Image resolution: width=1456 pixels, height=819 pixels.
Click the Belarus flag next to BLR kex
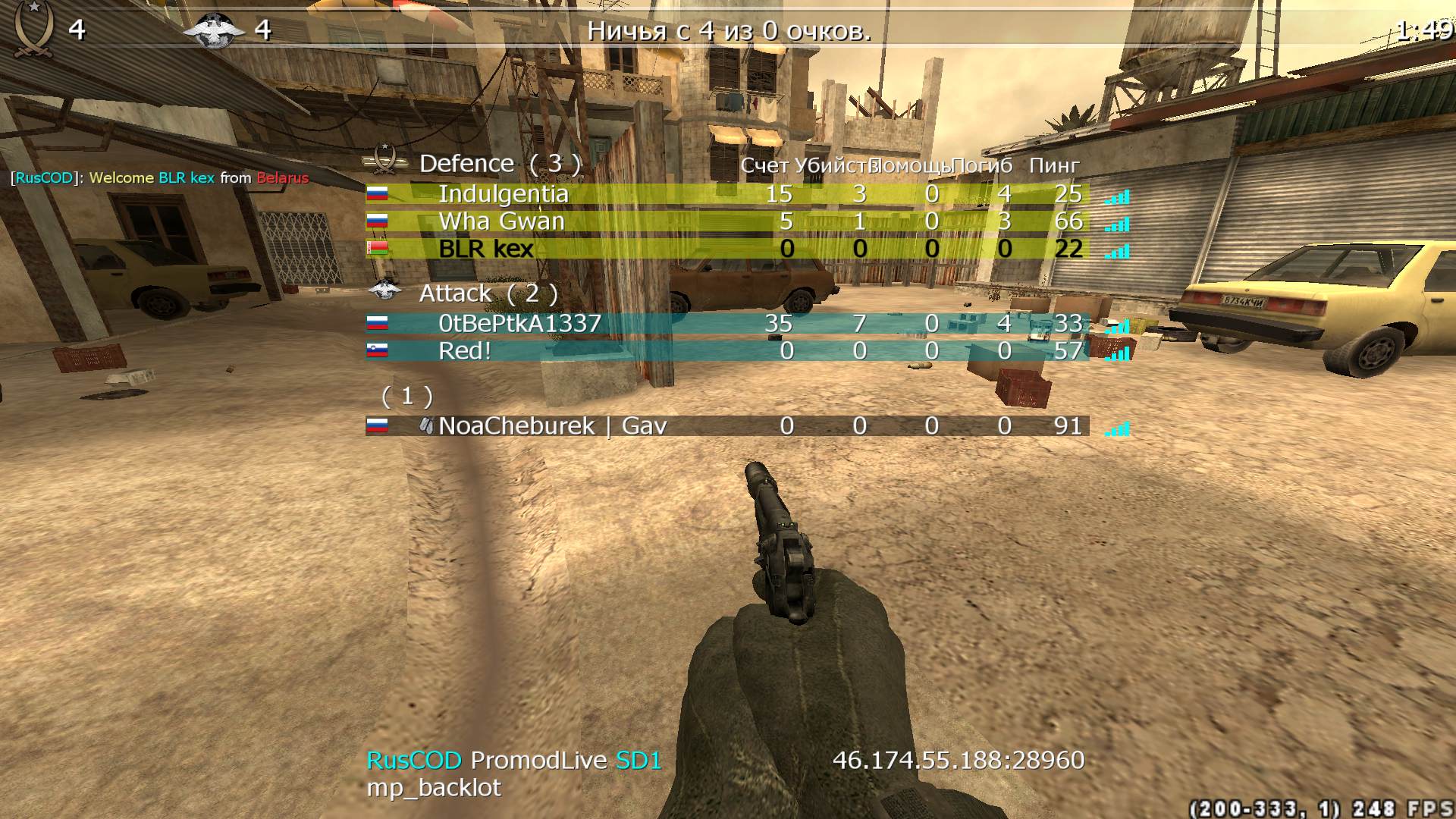pyautogui.click(x=379, y=249)
